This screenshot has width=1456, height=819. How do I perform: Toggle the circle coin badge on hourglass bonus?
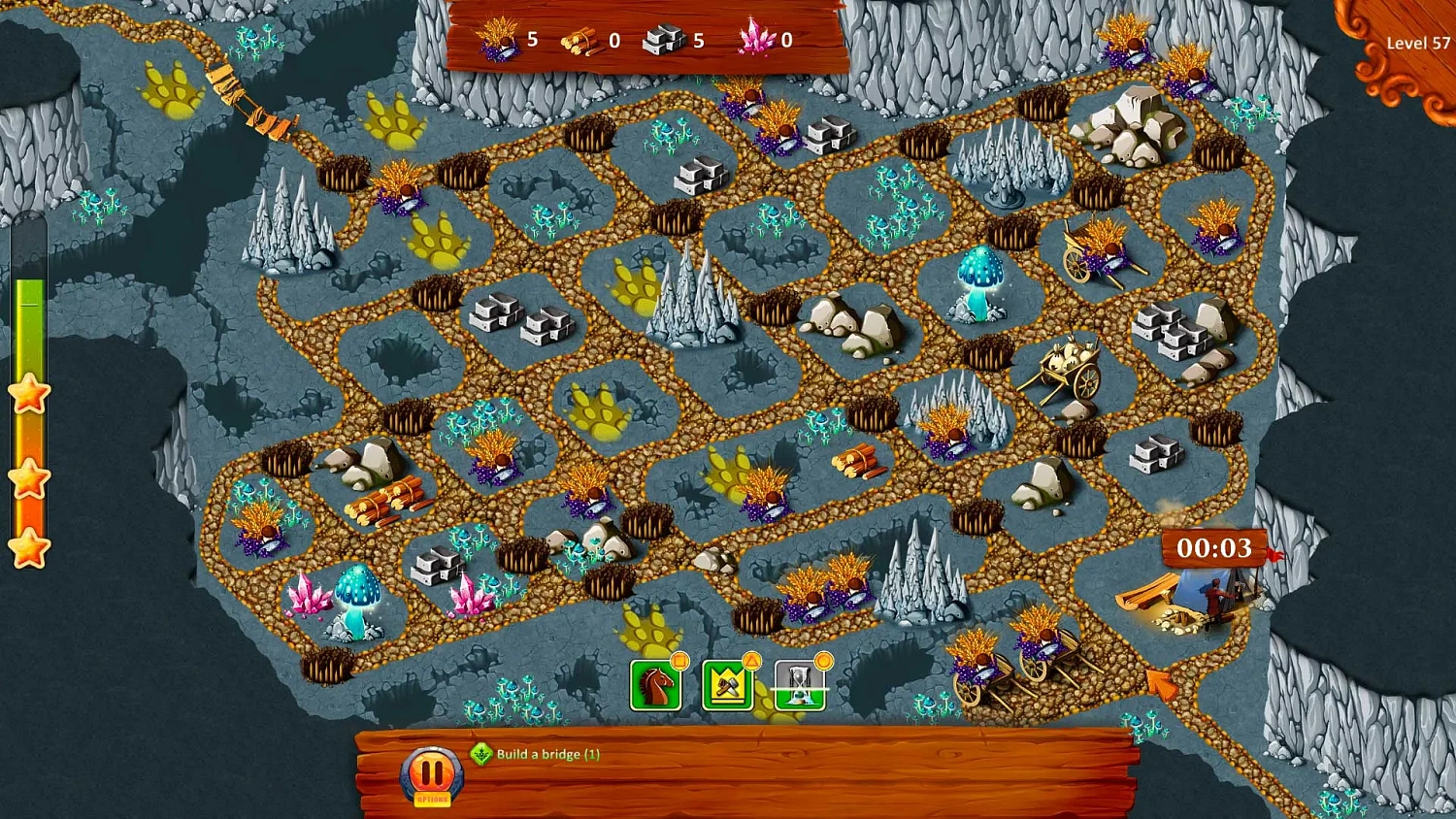(822, 659)
